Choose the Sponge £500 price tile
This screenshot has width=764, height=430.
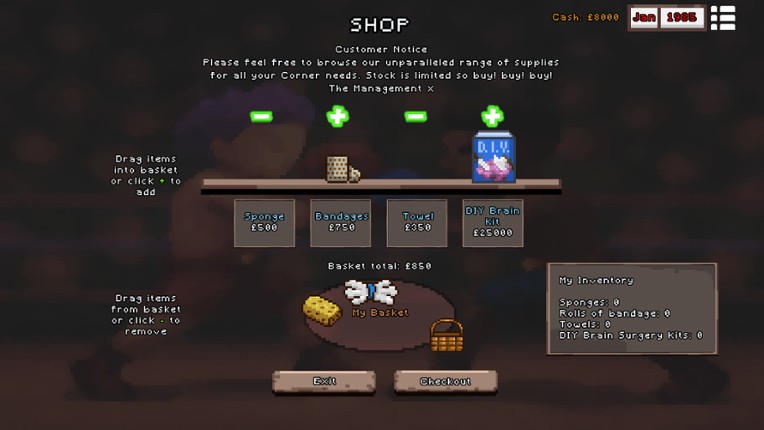pos(264,222)
